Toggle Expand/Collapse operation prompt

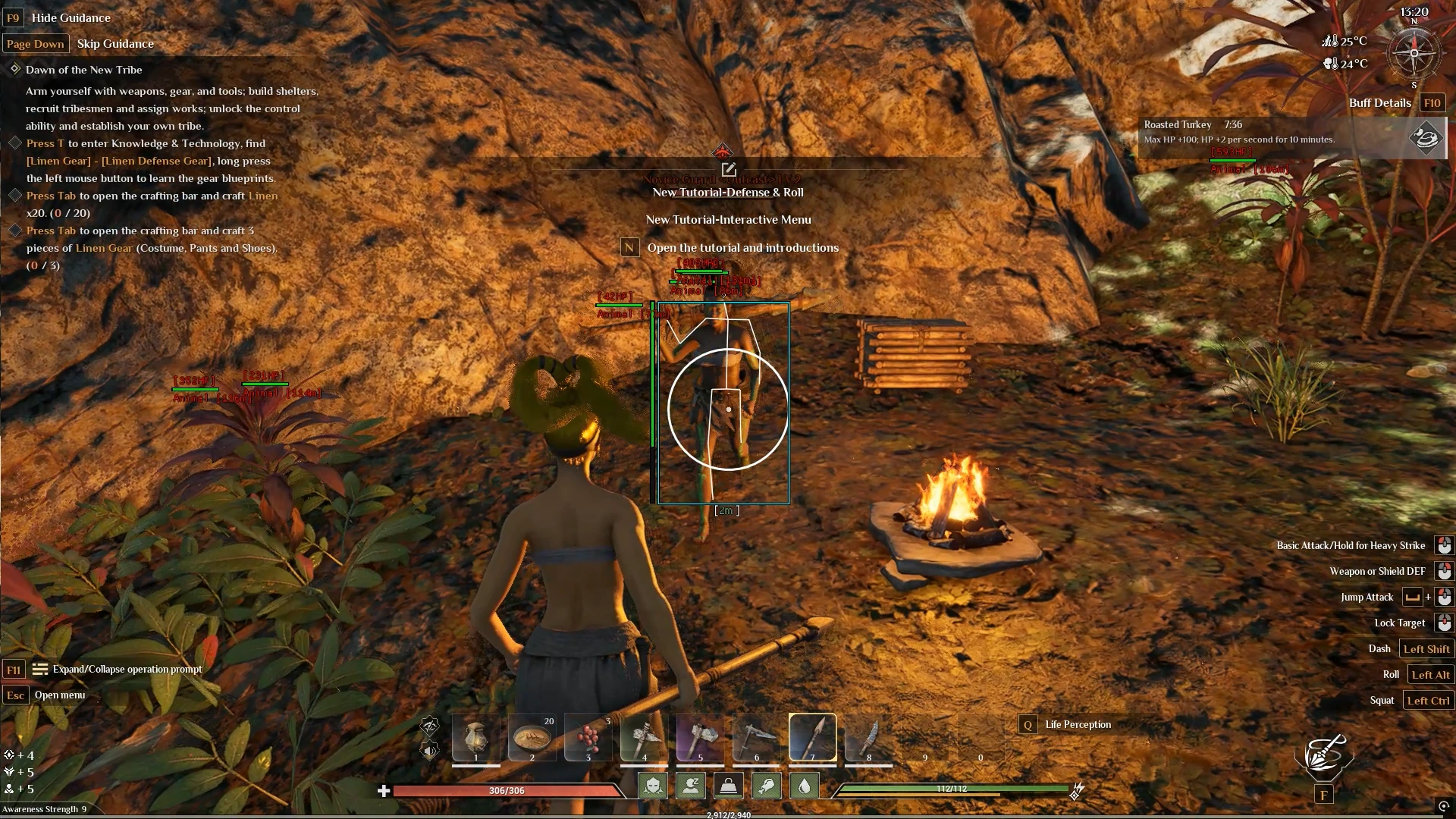13,670
